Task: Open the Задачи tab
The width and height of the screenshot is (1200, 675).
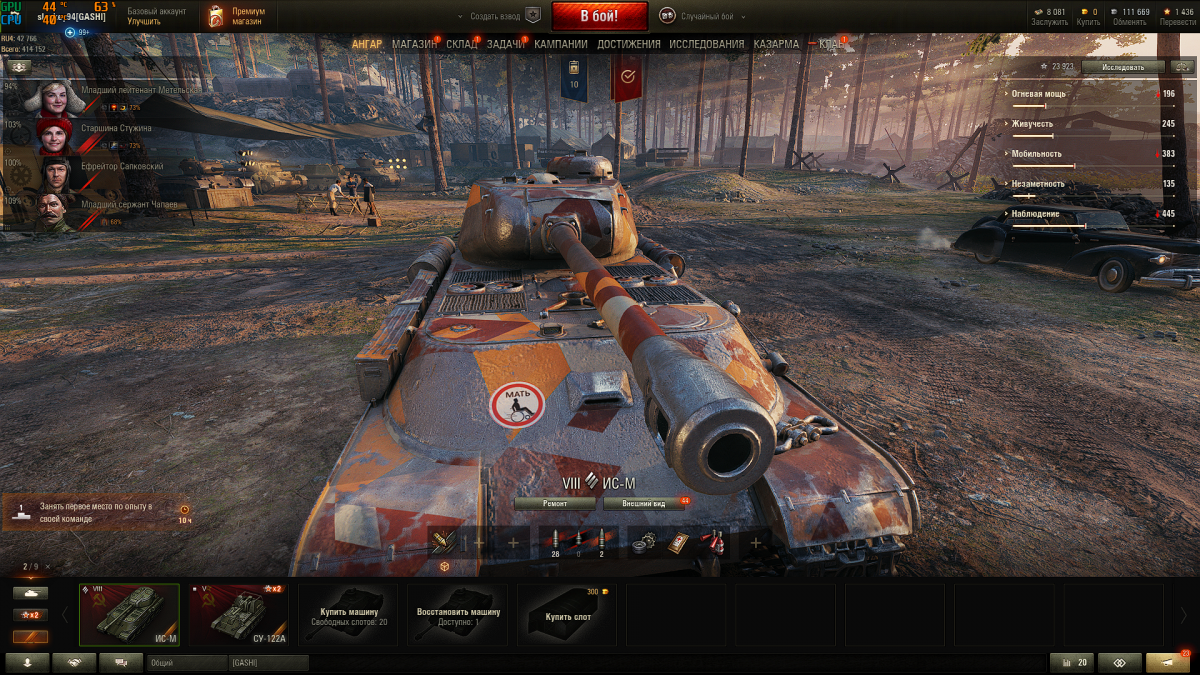Action: tap(506, 45)
